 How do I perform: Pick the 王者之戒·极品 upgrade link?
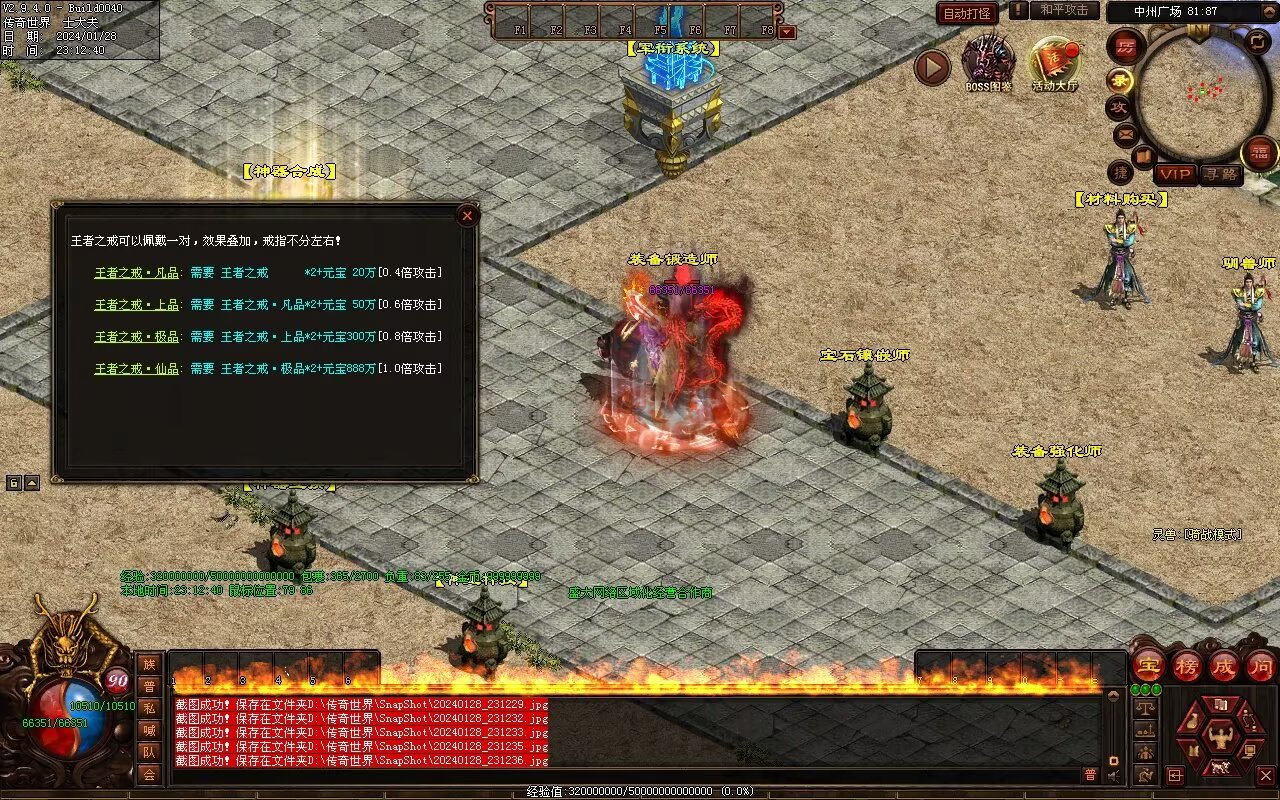(x=137, y=337)
